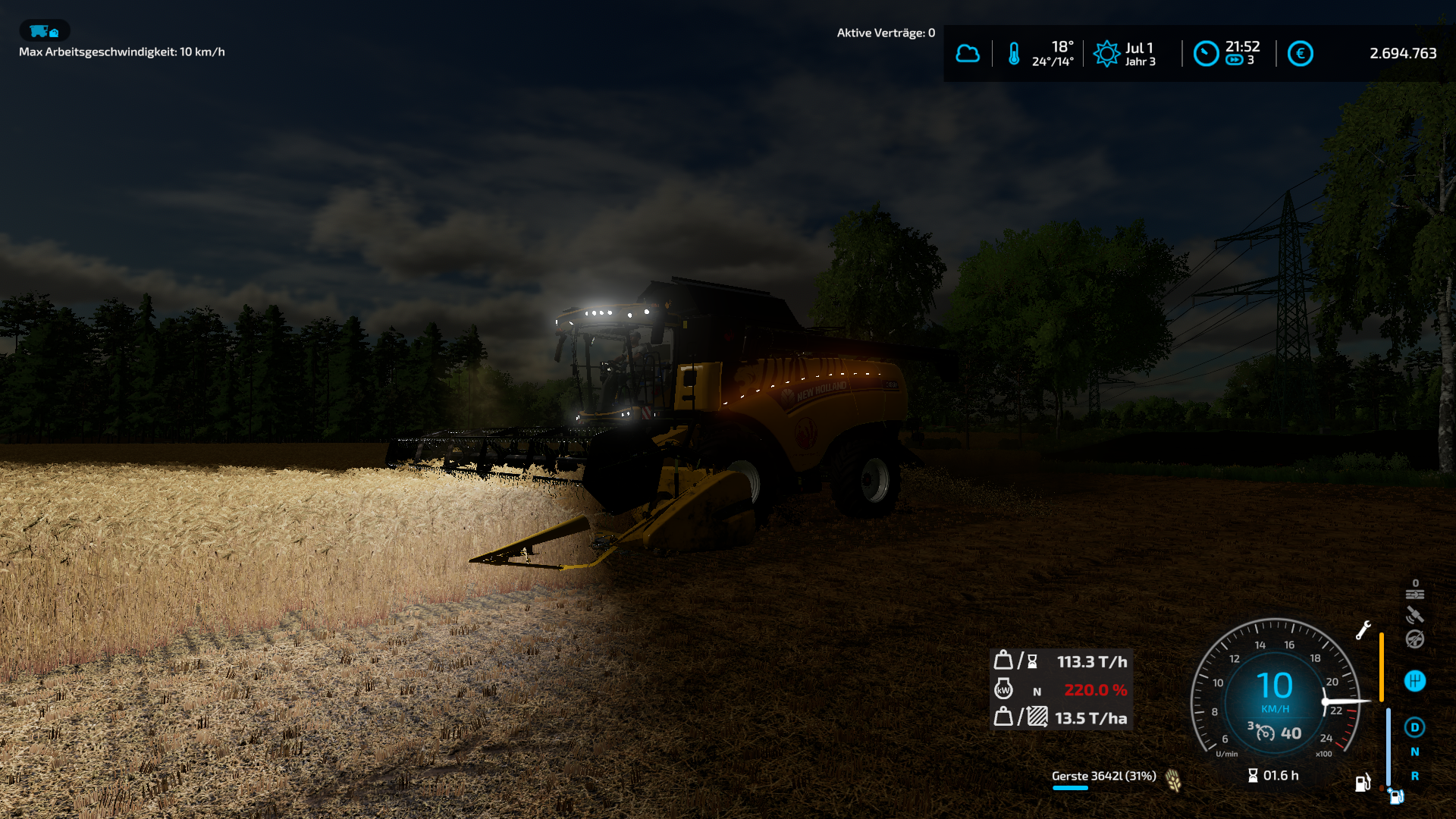Toggle the GPS satellite icon
1456x819 pixels.
point(1415,615)
